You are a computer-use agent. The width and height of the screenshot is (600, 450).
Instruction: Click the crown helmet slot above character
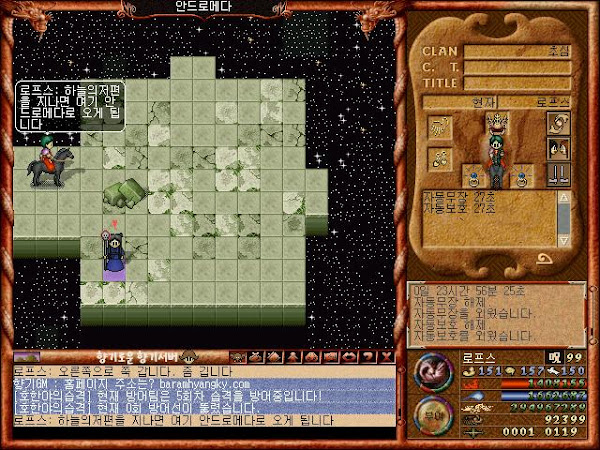497,121
